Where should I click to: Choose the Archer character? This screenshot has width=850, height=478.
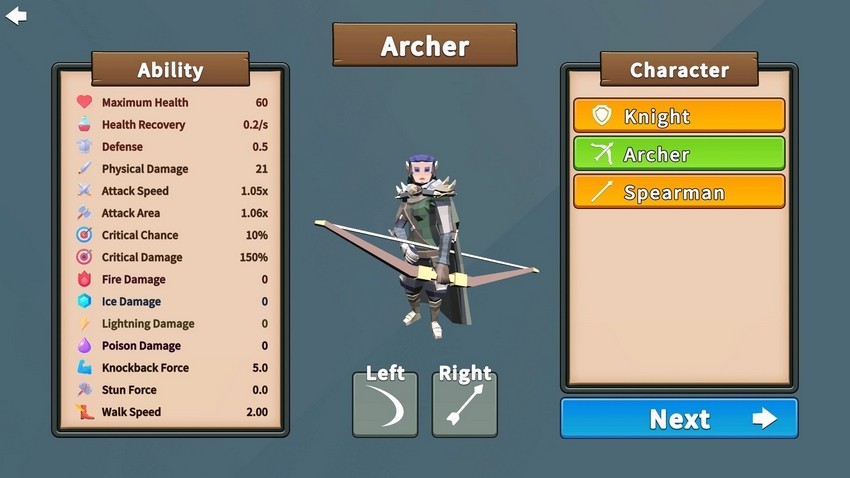(679, 154)
